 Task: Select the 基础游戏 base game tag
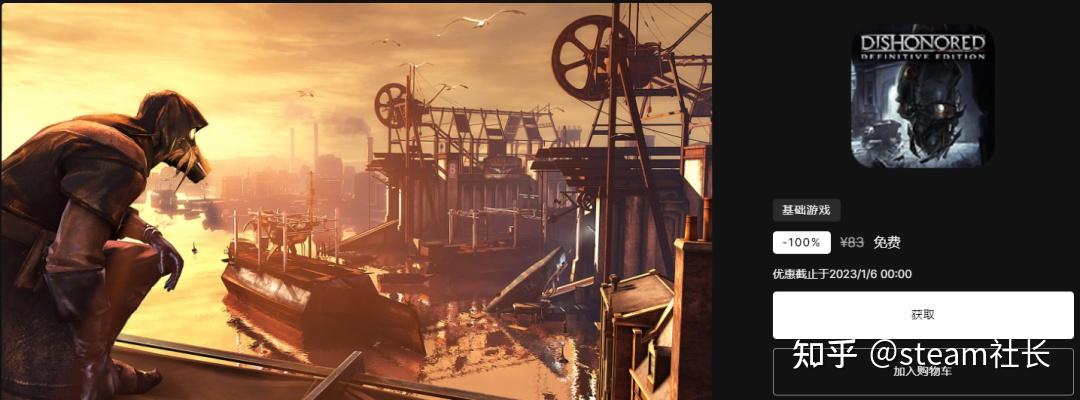[807, 210]
